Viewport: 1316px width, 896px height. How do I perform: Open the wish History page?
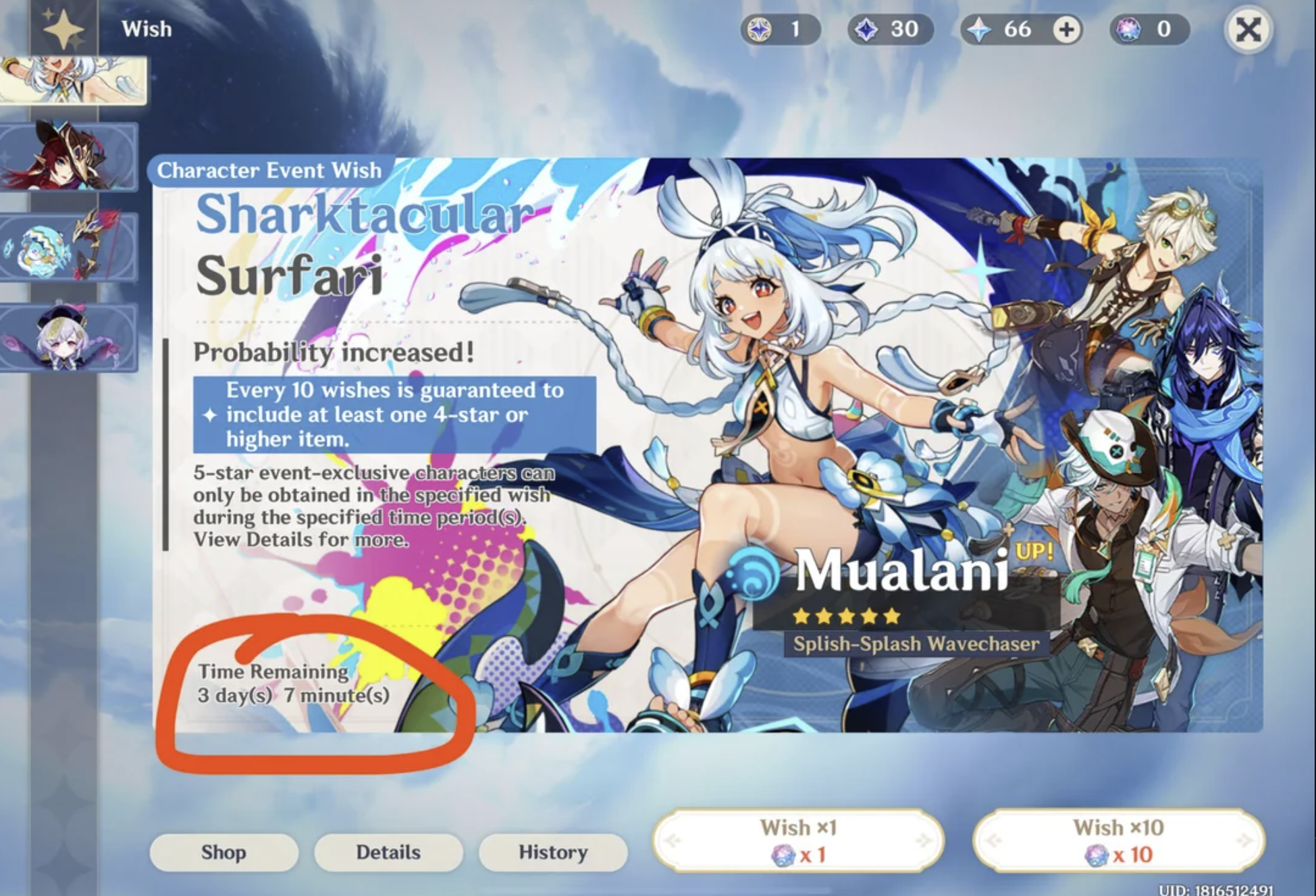(552, 852)
